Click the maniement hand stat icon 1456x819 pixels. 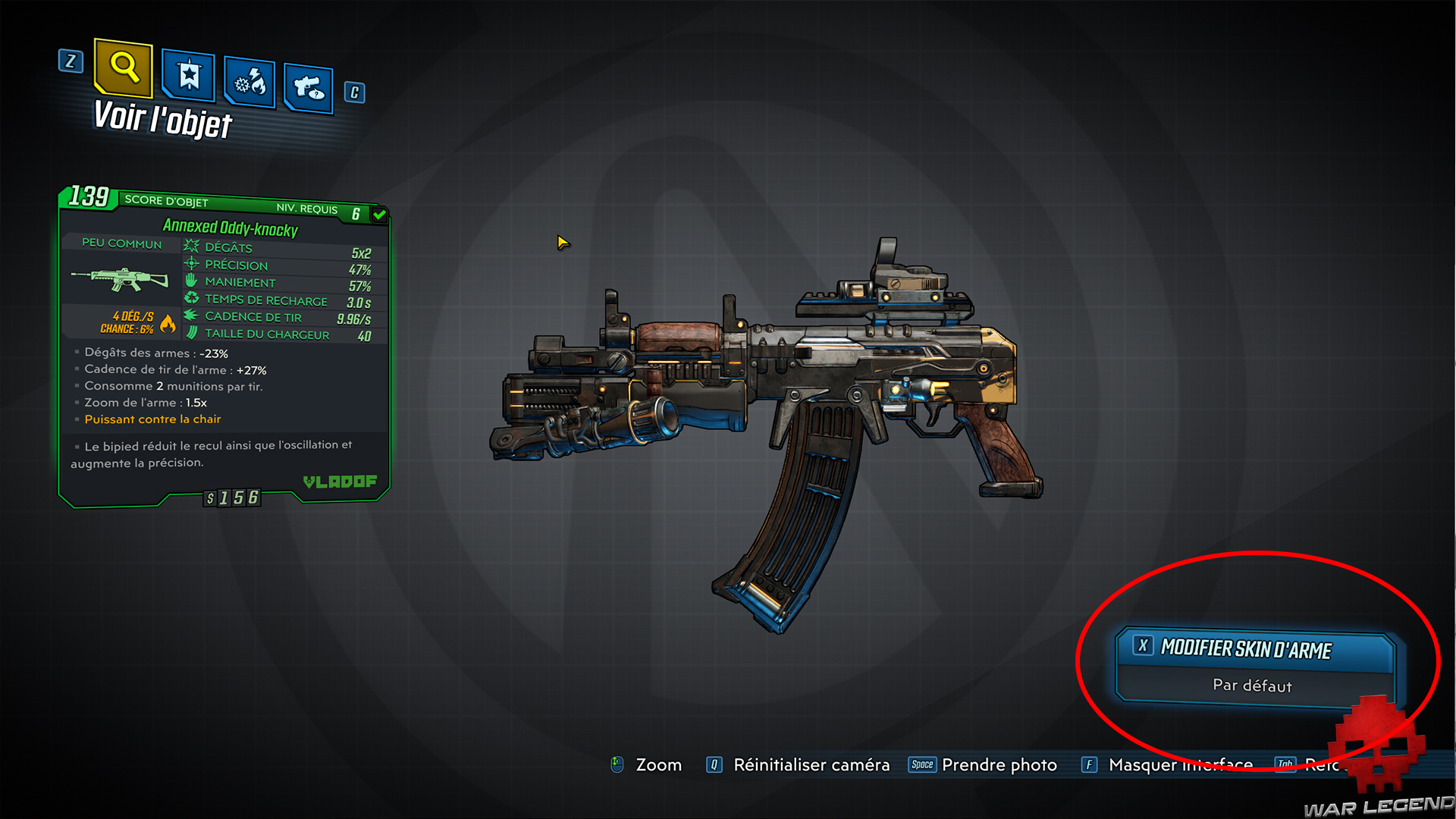click(x=190, y=281)
